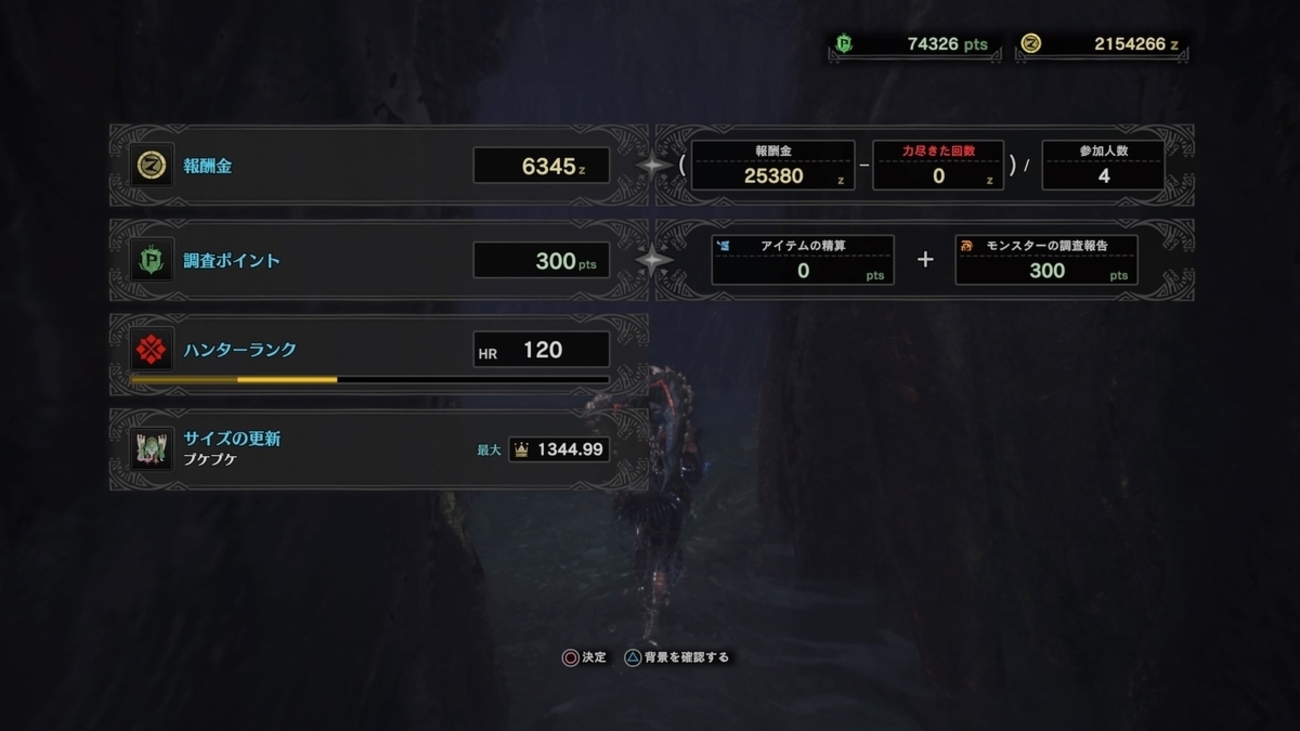Select the 報酬金 reward money row
The image size is (1300, 731).
pyautogui.click(x=378, y=166)
